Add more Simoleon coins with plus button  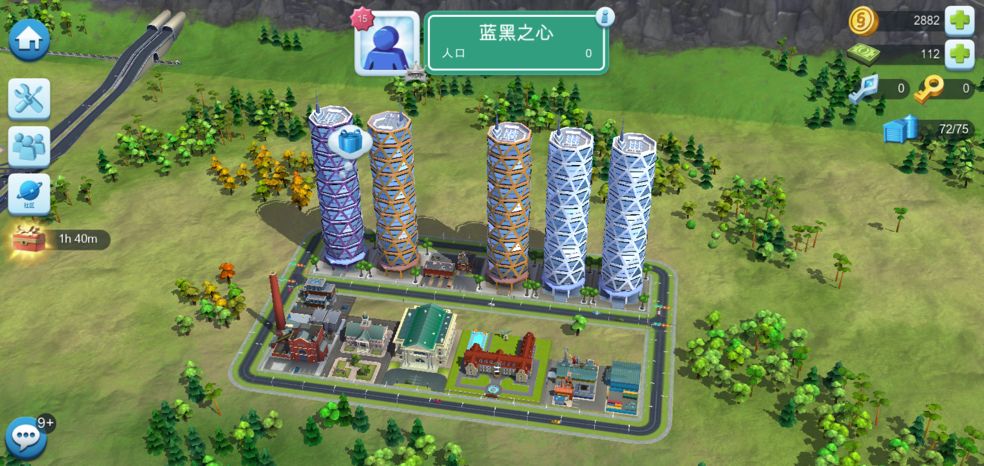(x=959, y=20)
